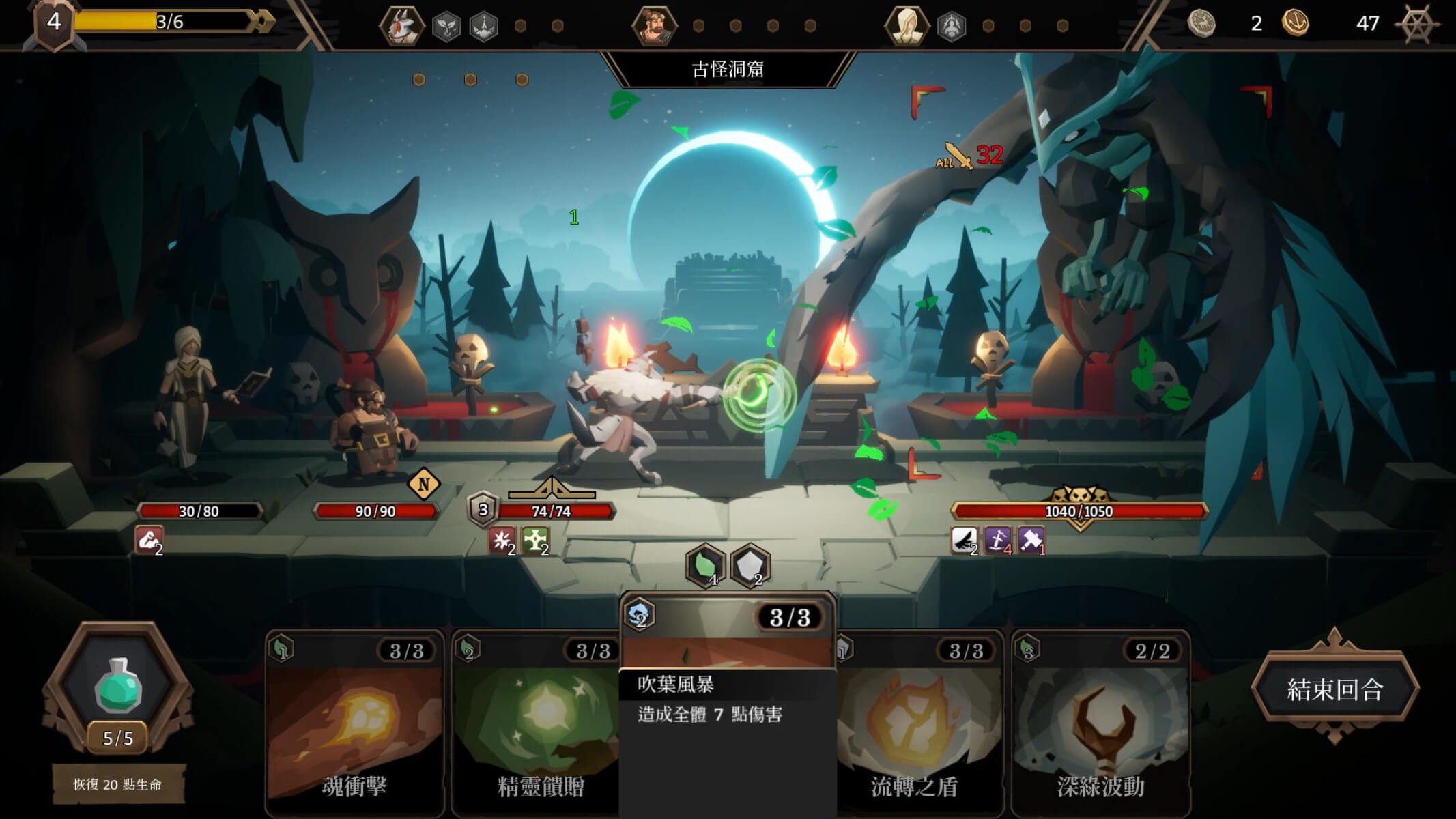Inspect the white shield energy gem
Image resolution: width=1456 pixels, height=819 pixels.
(x=750, y=565)
